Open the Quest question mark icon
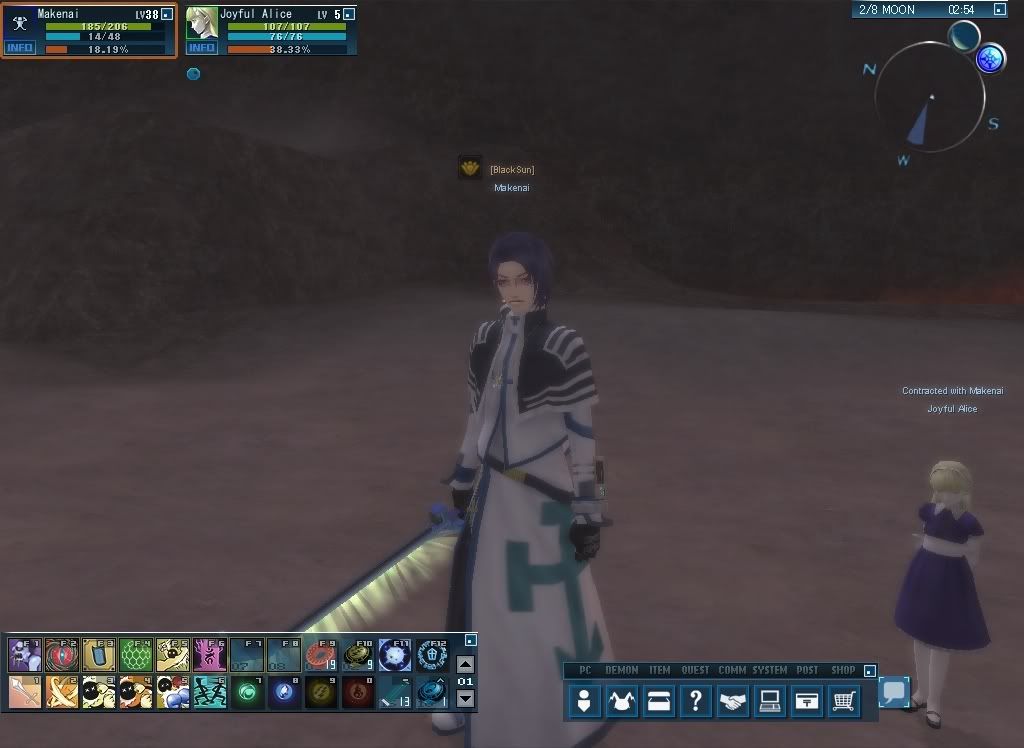The image size is (1024, 748). pos(694,702)
